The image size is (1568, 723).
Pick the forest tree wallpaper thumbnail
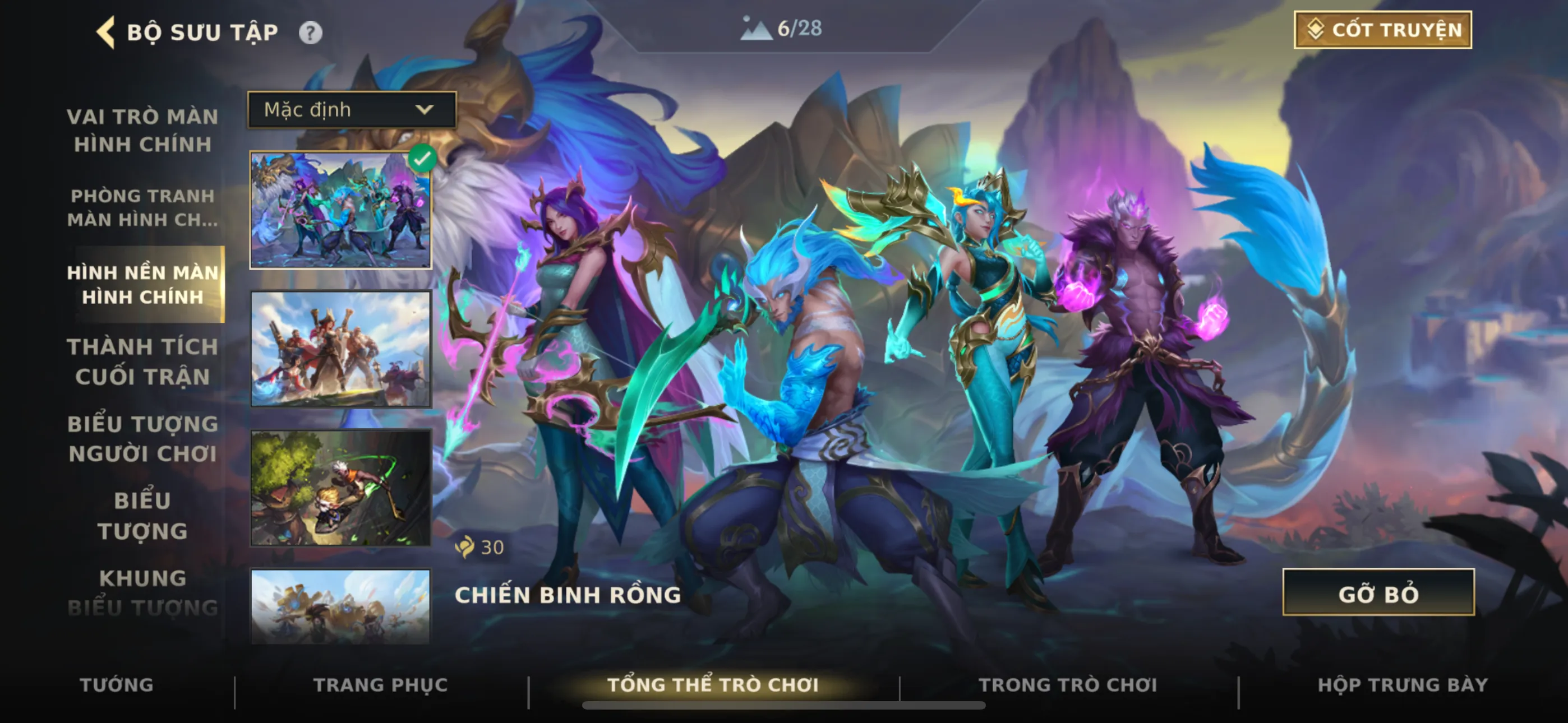340,488
